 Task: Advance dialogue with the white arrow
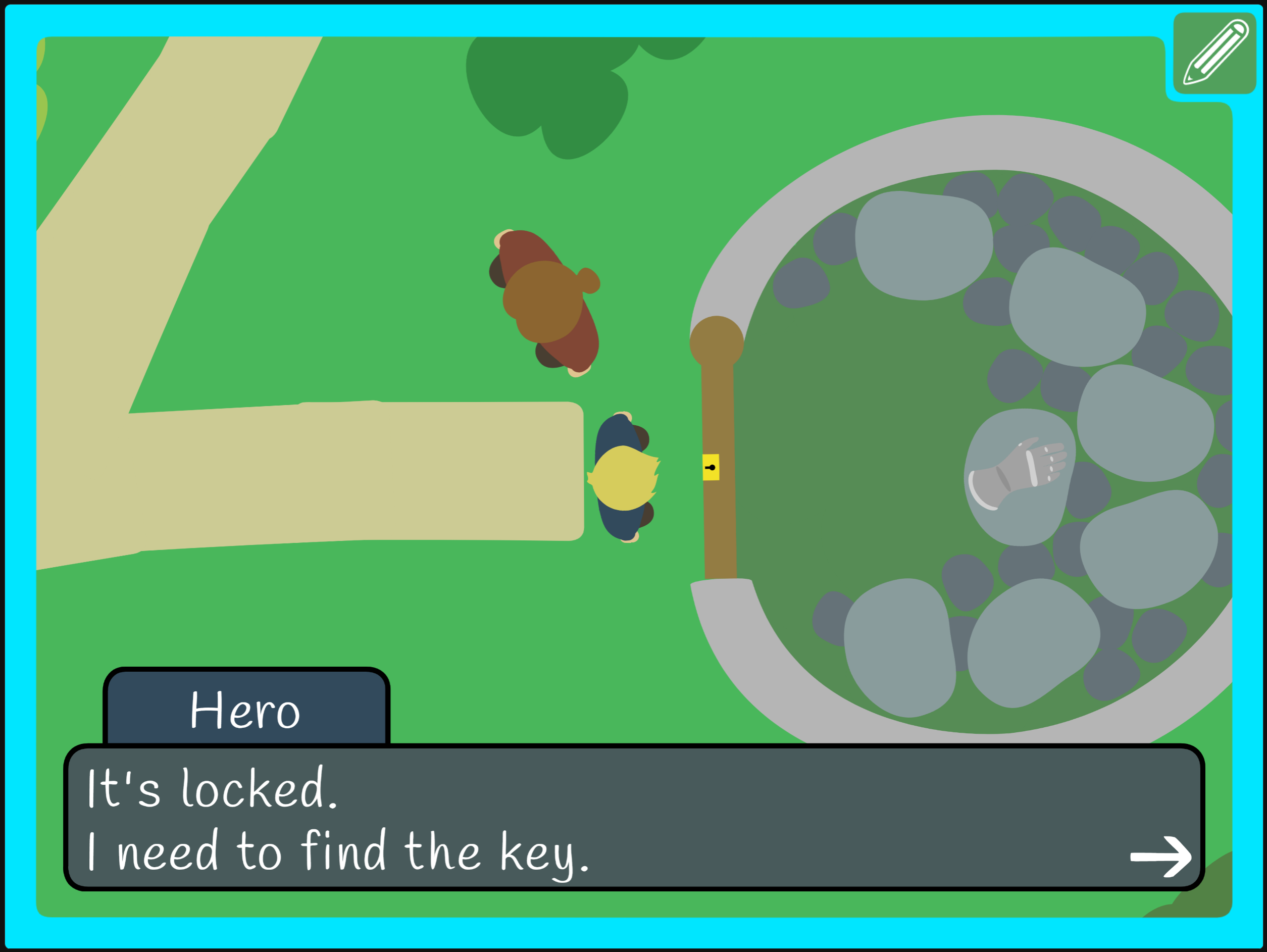click(x=1160, y=857)
